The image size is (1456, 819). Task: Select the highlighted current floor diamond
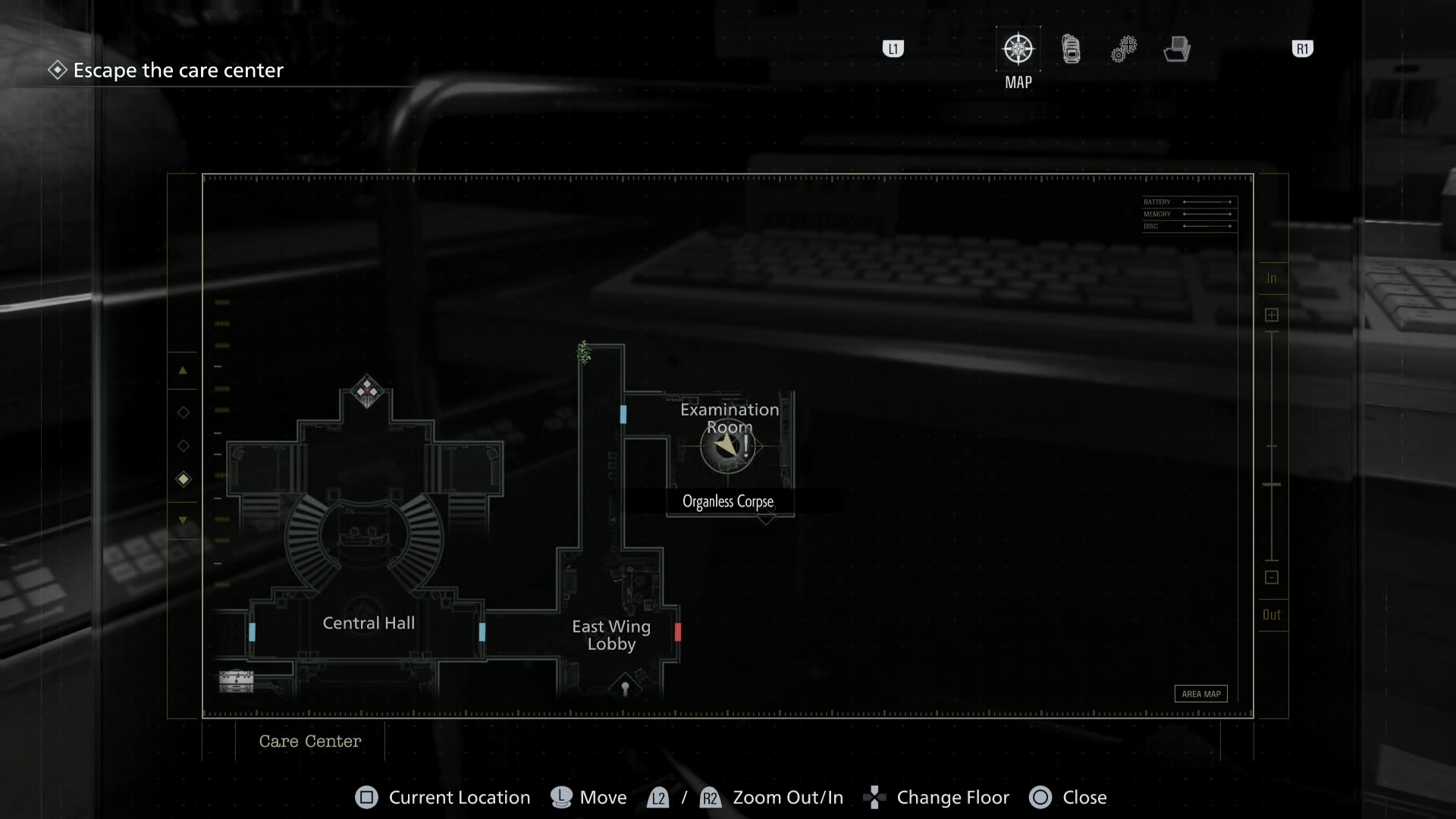click(183, 479)
